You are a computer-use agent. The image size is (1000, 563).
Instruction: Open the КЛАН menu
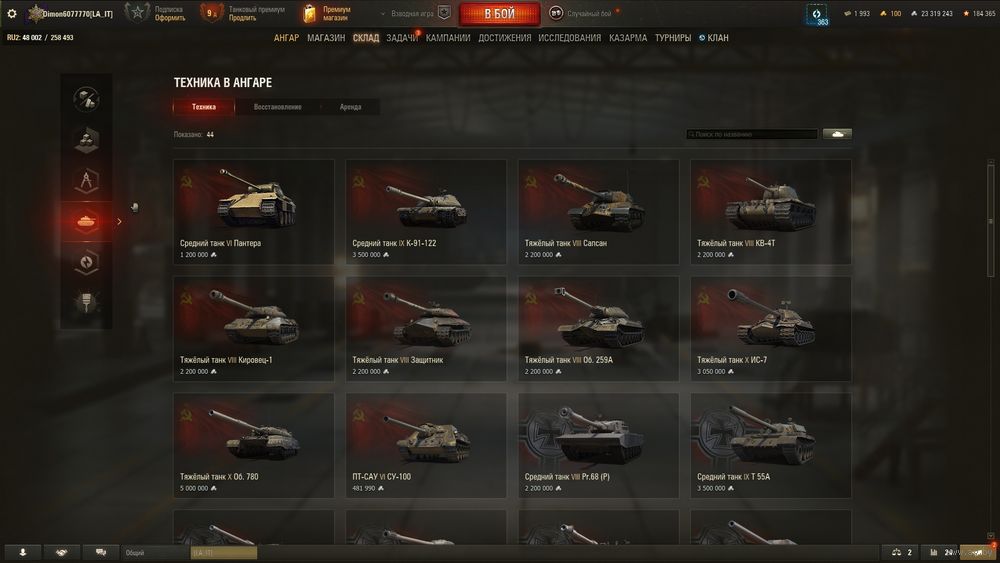click(714, 38)
